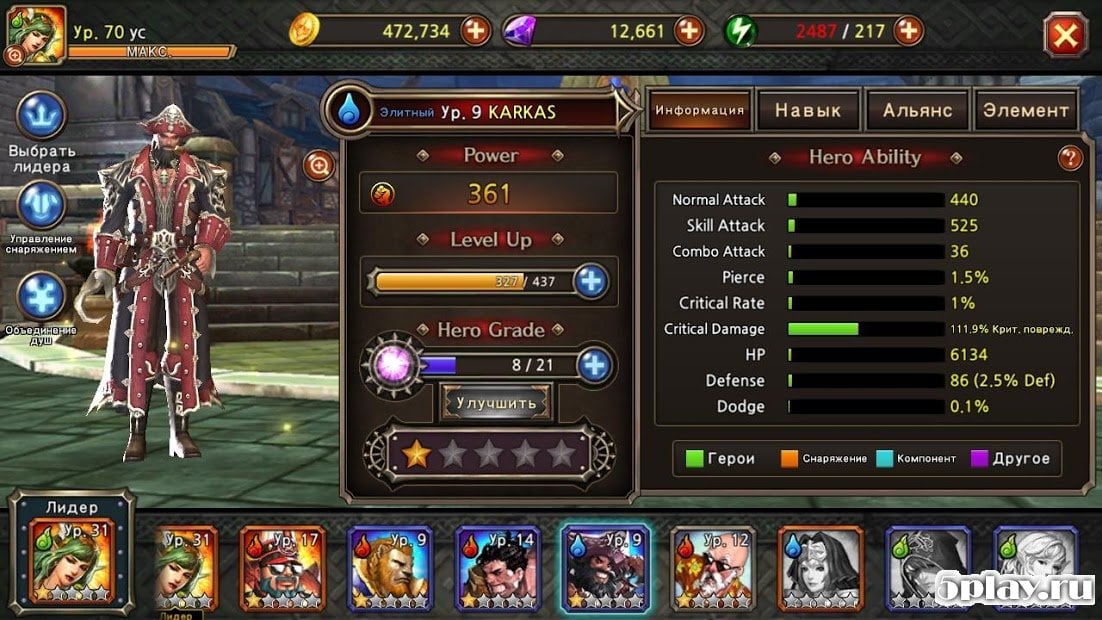Switch to the Навык tab

point(808,111)
